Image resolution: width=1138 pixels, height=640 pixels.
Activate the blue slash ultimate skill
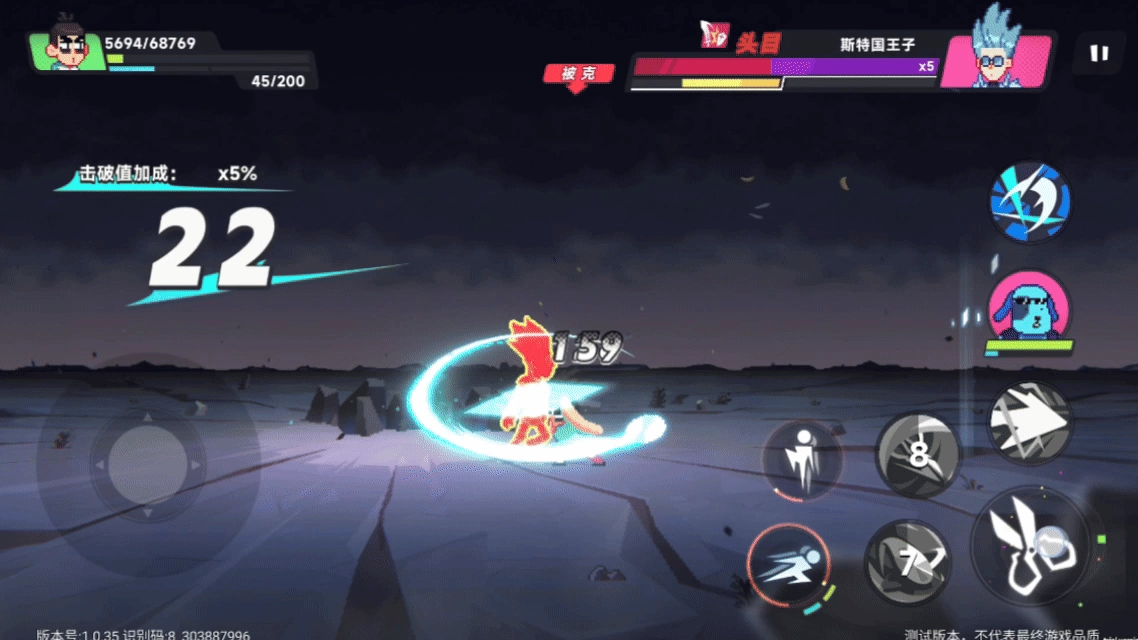[1030, 201]
